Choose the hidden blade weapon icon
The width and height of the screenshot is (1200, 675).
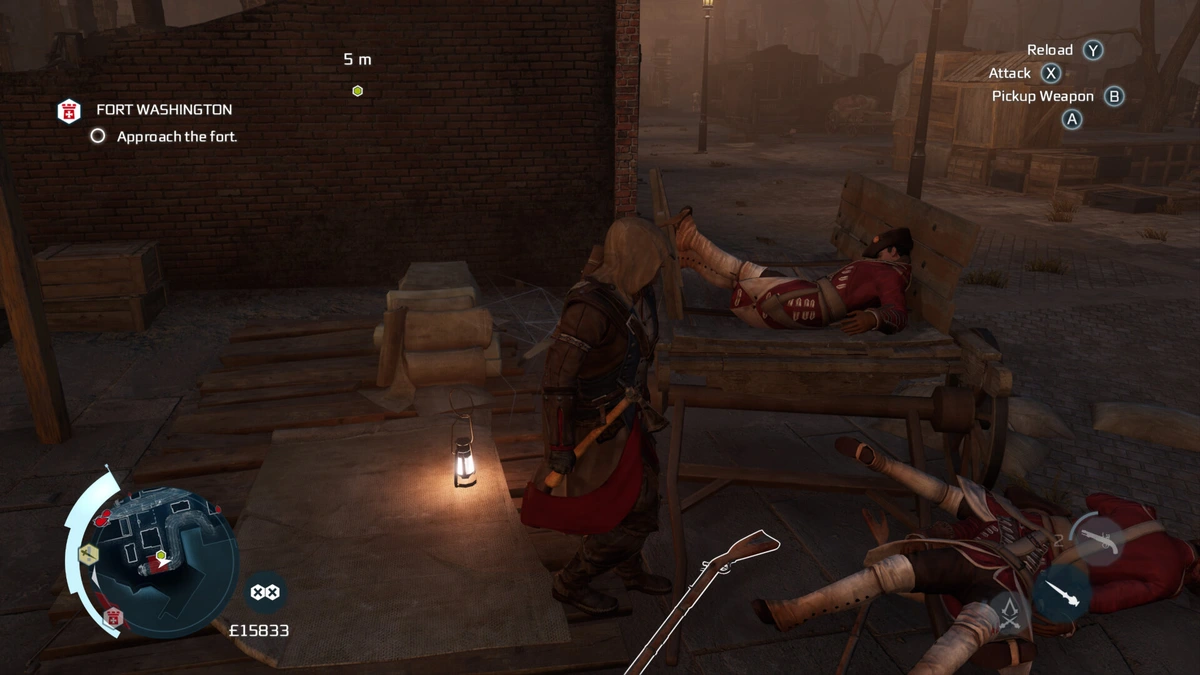1061,594
